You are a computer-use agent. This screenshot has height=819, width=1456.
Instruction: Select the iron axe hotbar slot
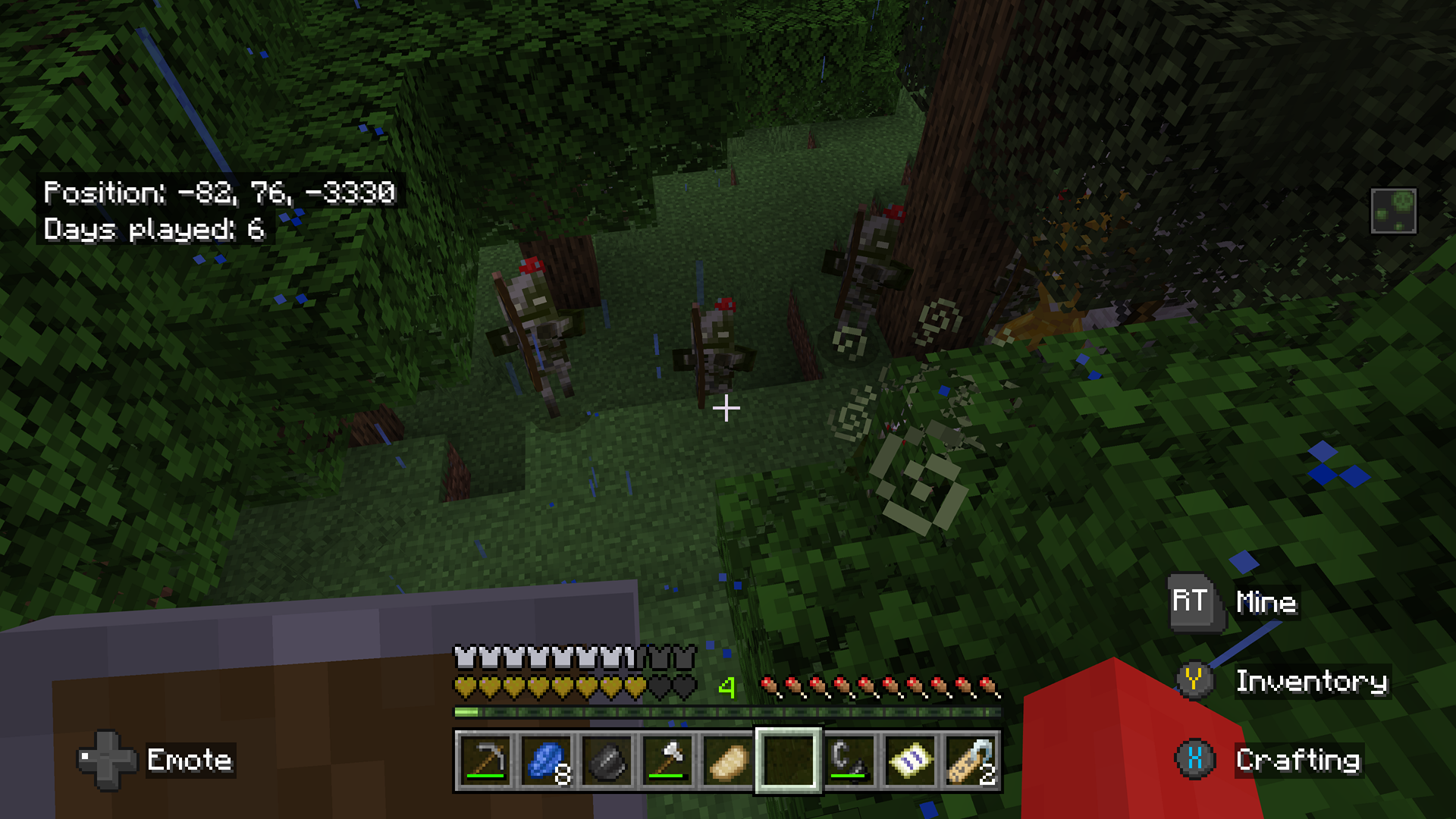pyautogui.click(x=669, y=762)
